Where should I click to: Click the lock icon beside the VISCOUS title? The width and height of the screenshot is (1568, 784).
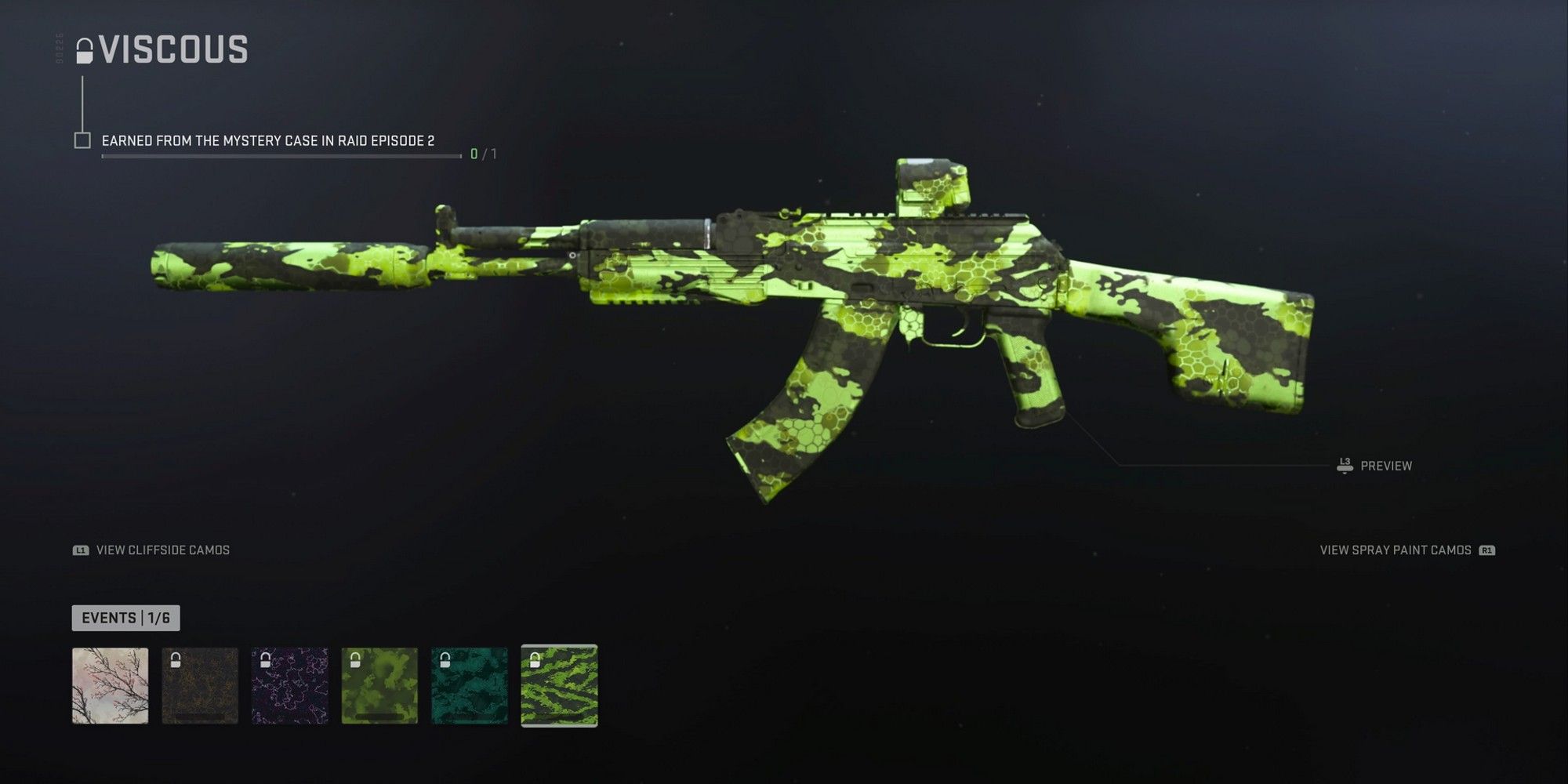(x=85, y=49)
